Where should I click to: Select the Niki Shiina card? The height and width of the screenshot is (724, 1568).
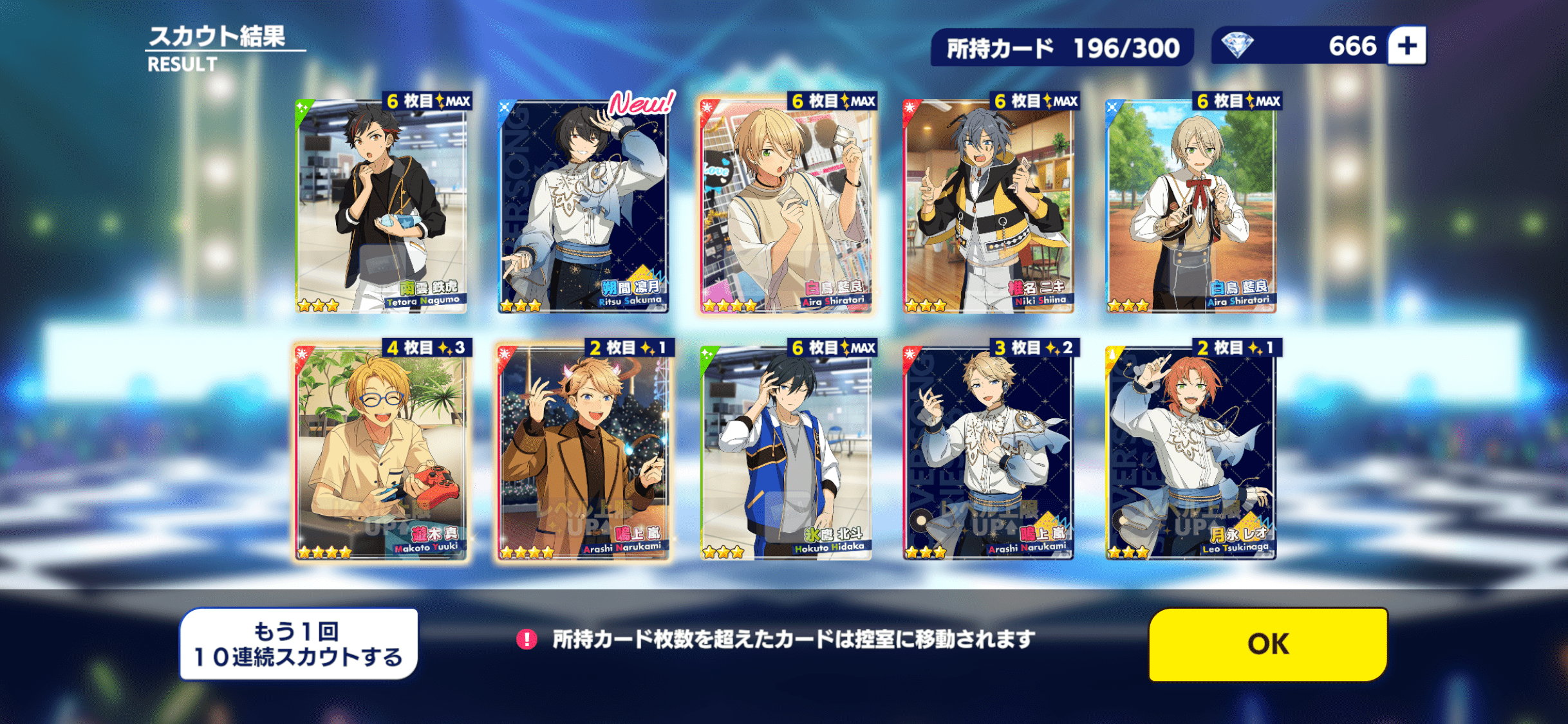[988, 206]
